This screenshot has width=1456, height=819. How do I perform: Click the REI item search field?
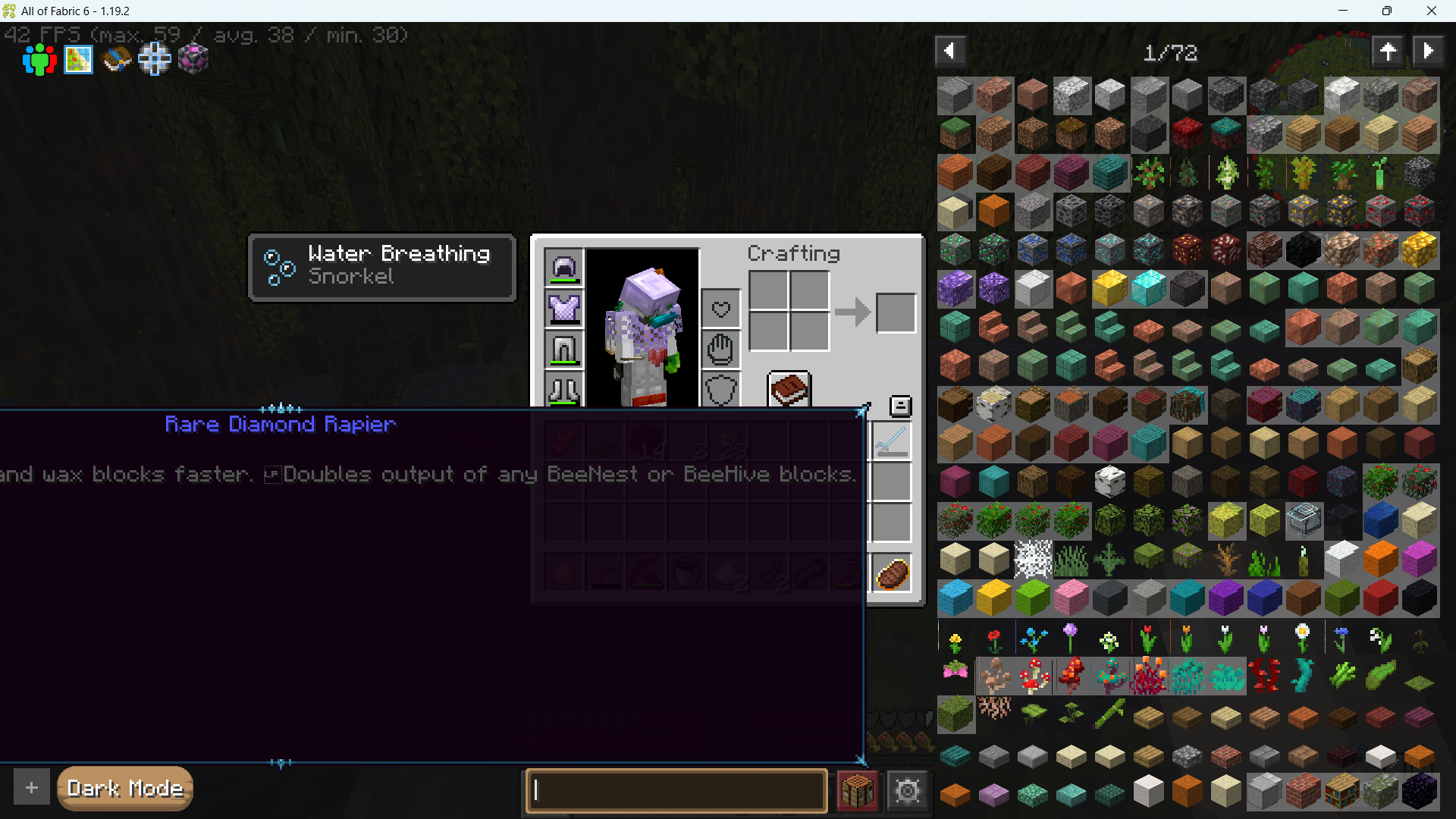click(x=676, y=791)
